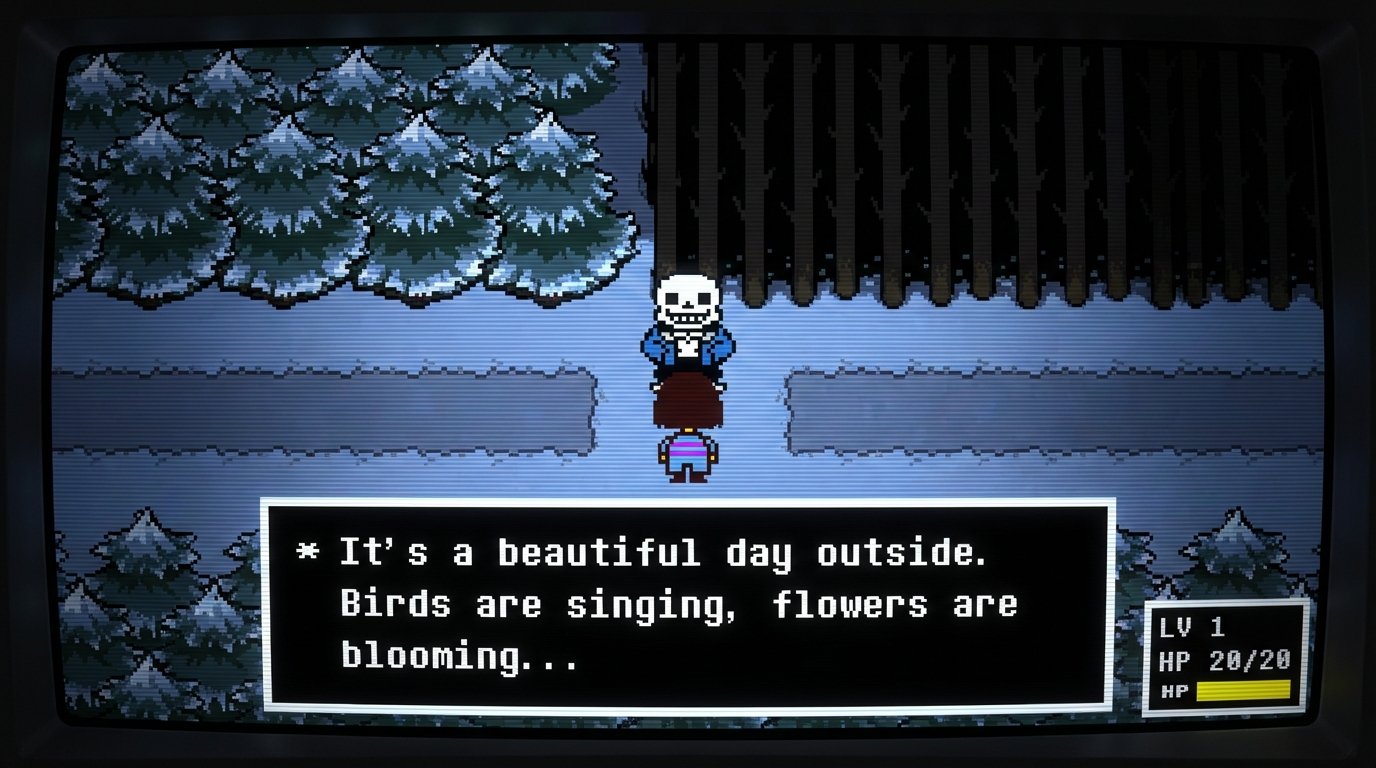Click the Sans skeleton character sprite
Screen dimensions: 1376x768
(687, 320)
